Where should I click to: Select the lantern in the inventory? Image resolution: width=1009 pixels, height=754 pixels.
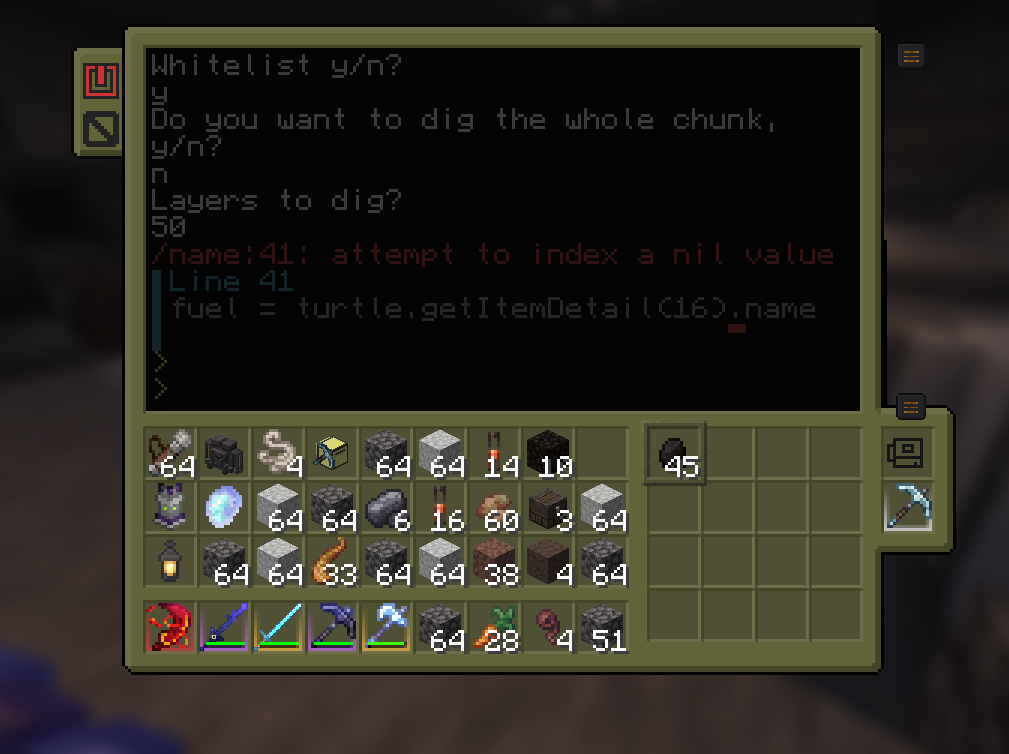point(172,562)
